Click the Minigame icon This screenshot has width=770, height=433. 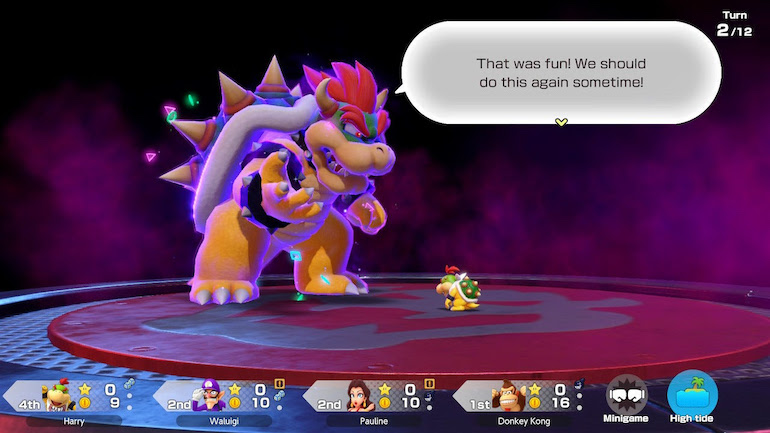(627, 398)
